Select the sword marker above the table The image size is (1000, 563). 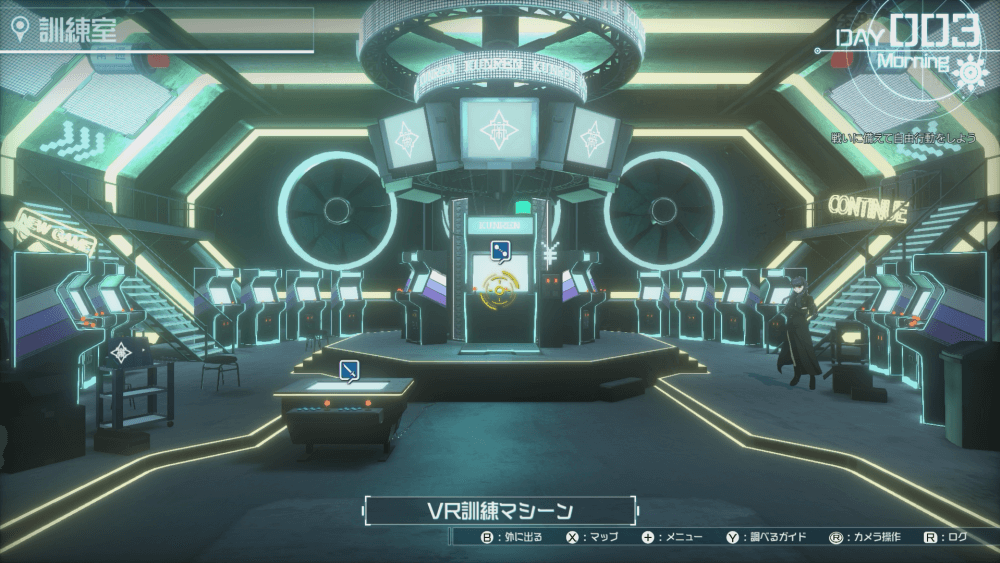pos(349,370)
